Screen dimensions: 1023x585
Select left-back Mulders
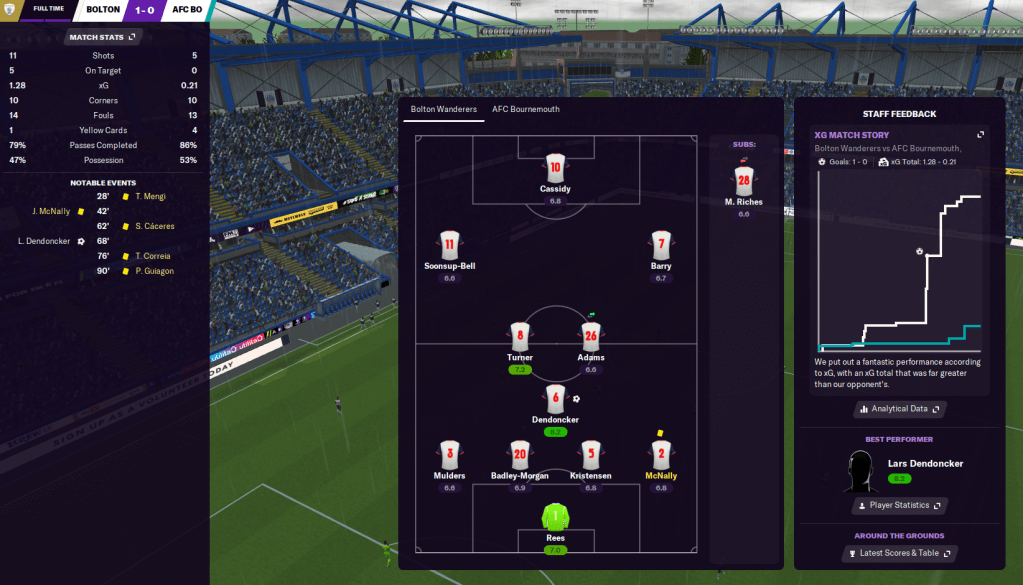point(450,455)
